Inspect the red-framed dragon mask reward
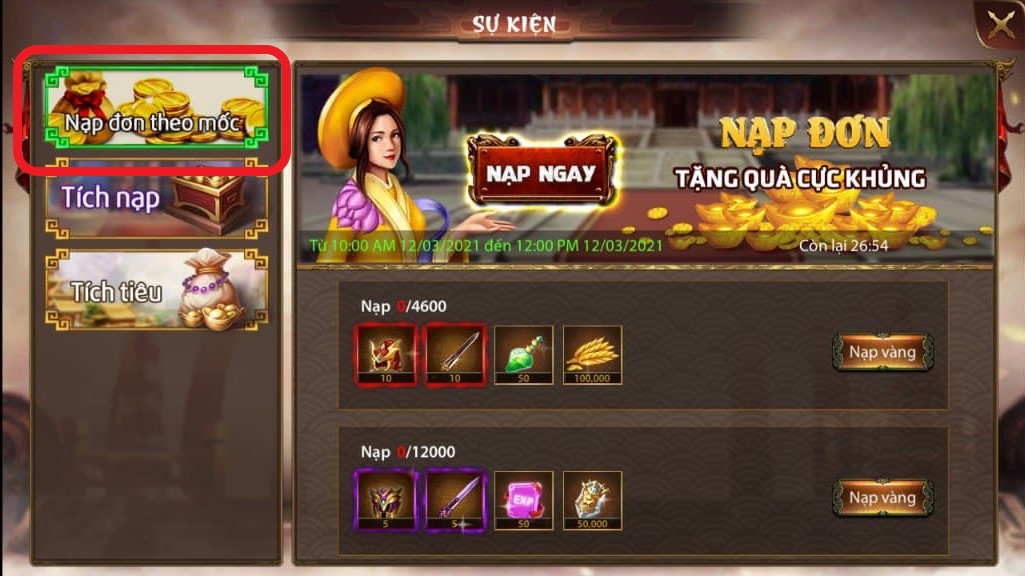 point(385,354)
